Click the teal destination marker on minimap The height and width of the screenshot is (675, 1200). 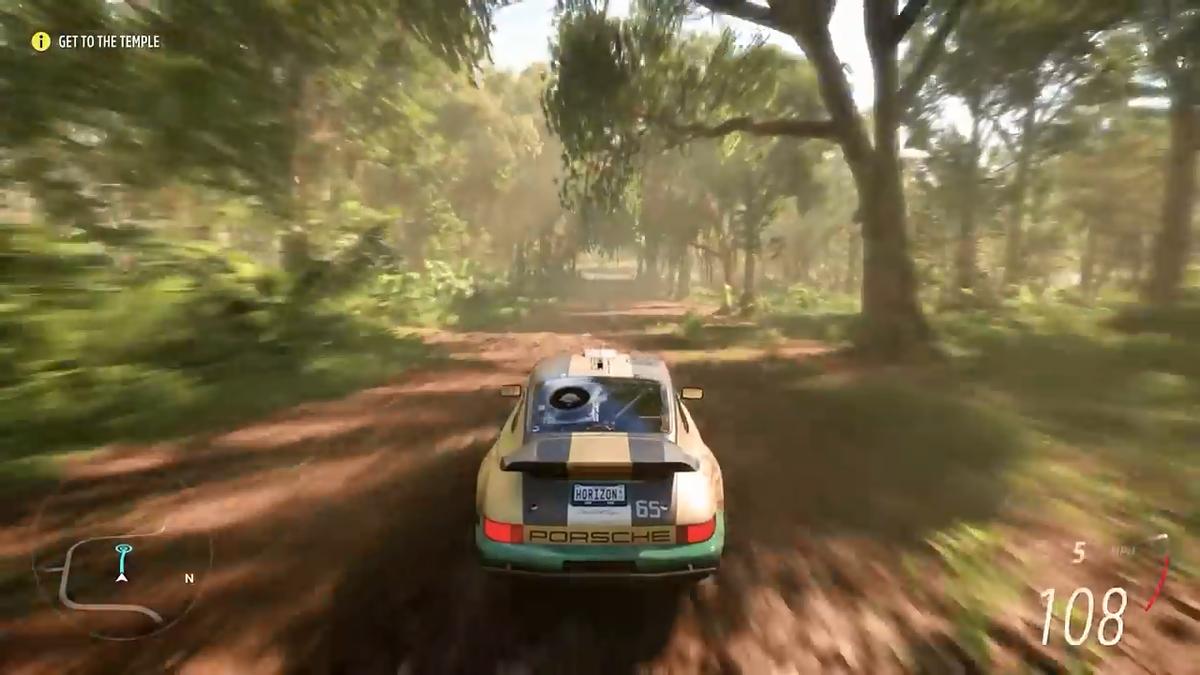pyautogui.click(x=122, y=551)
